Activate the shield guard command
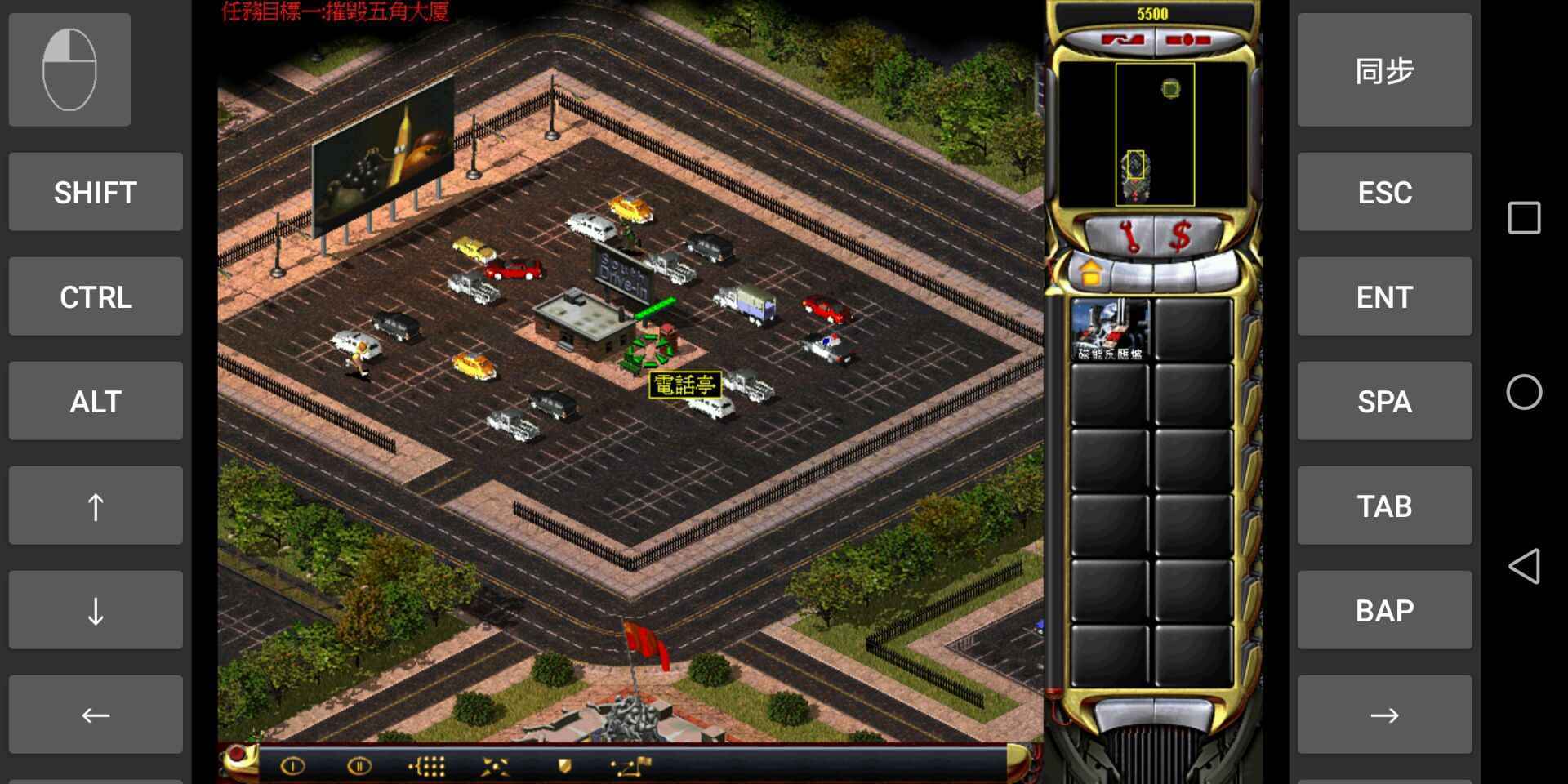 pos(563,766)
